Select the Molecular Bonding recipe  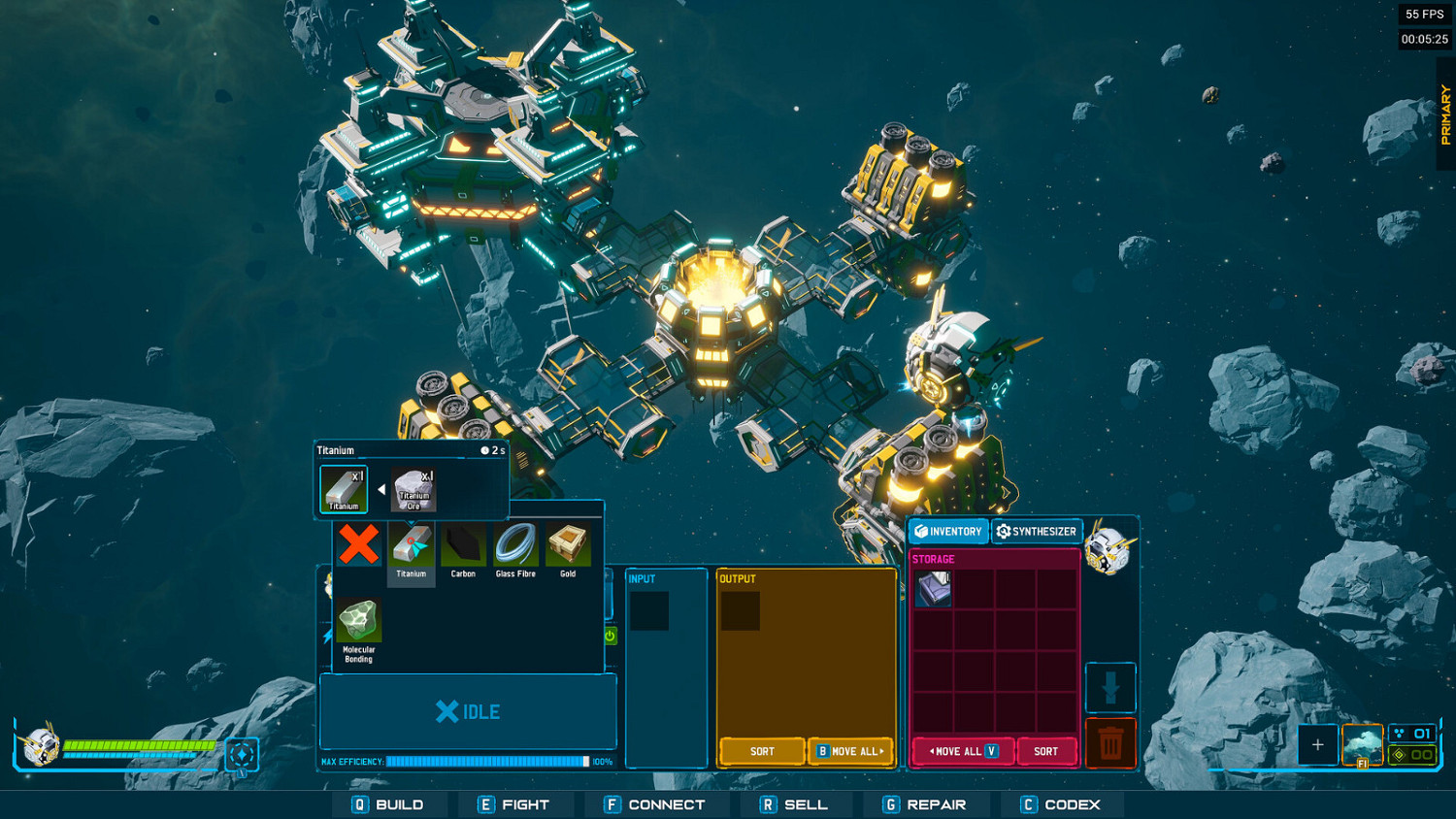click(358, 621)
